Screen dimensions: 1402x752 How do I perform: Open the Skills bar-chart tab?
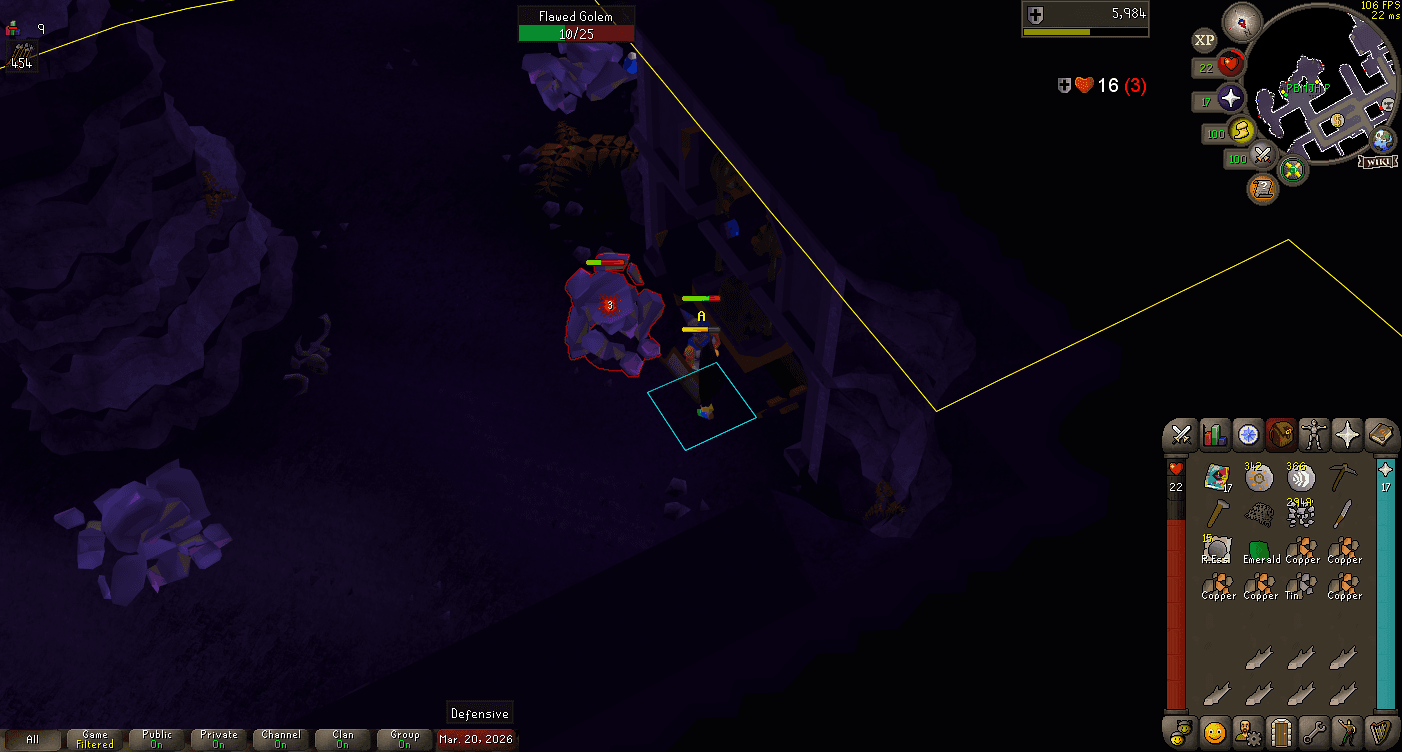tap(1214, 435)
